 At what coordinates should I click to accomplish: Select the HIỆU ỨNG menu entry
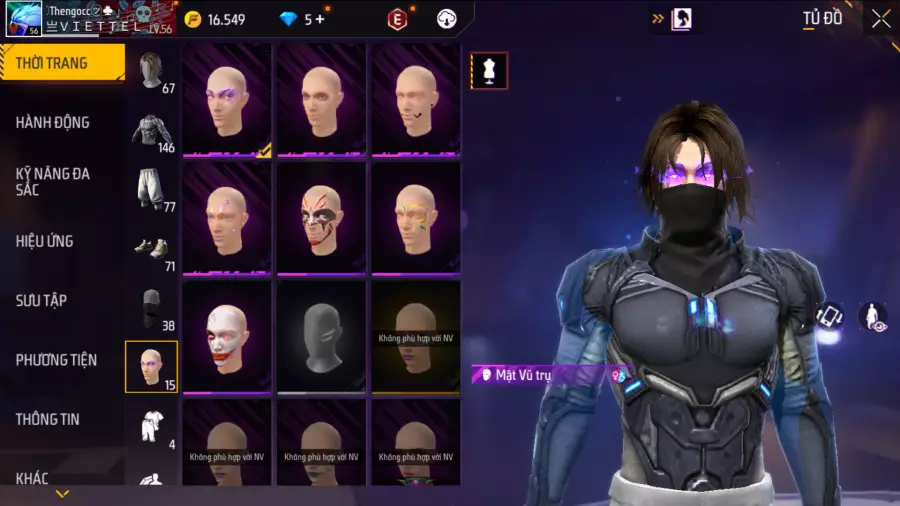click(45, 241)
